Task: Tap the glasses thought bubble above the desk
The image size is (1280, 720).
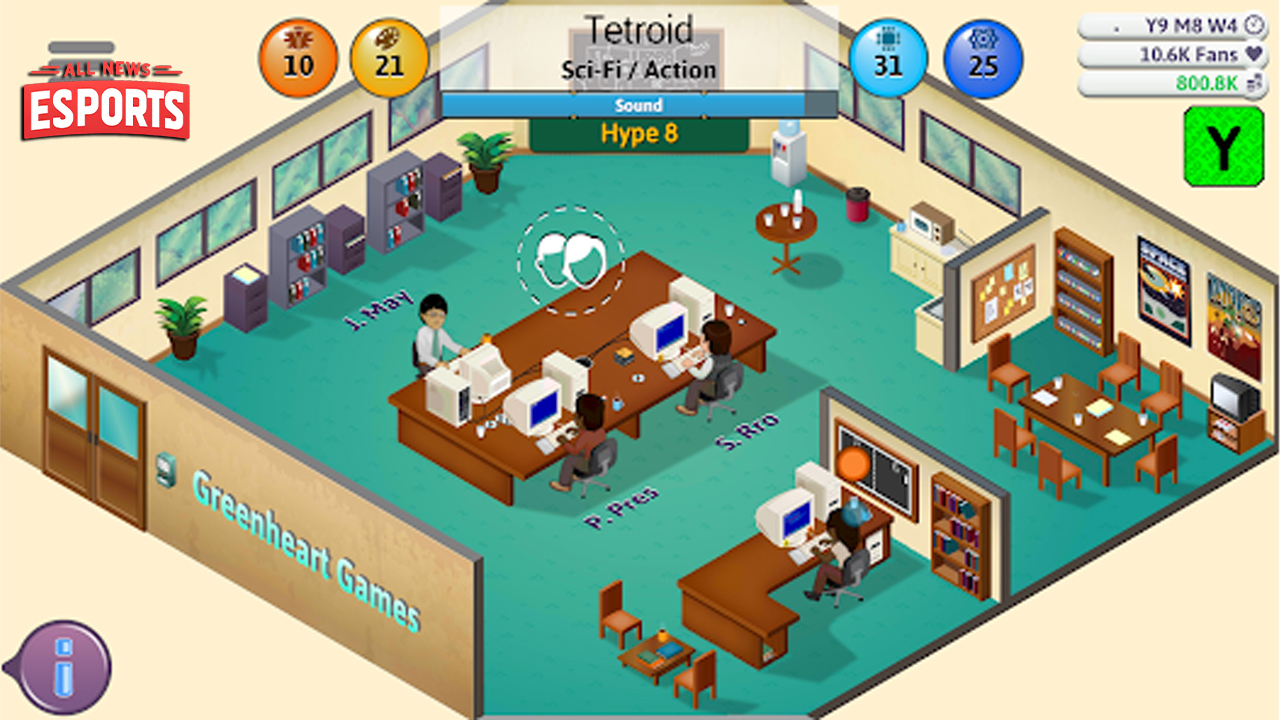Action: (x=568, y=258)
